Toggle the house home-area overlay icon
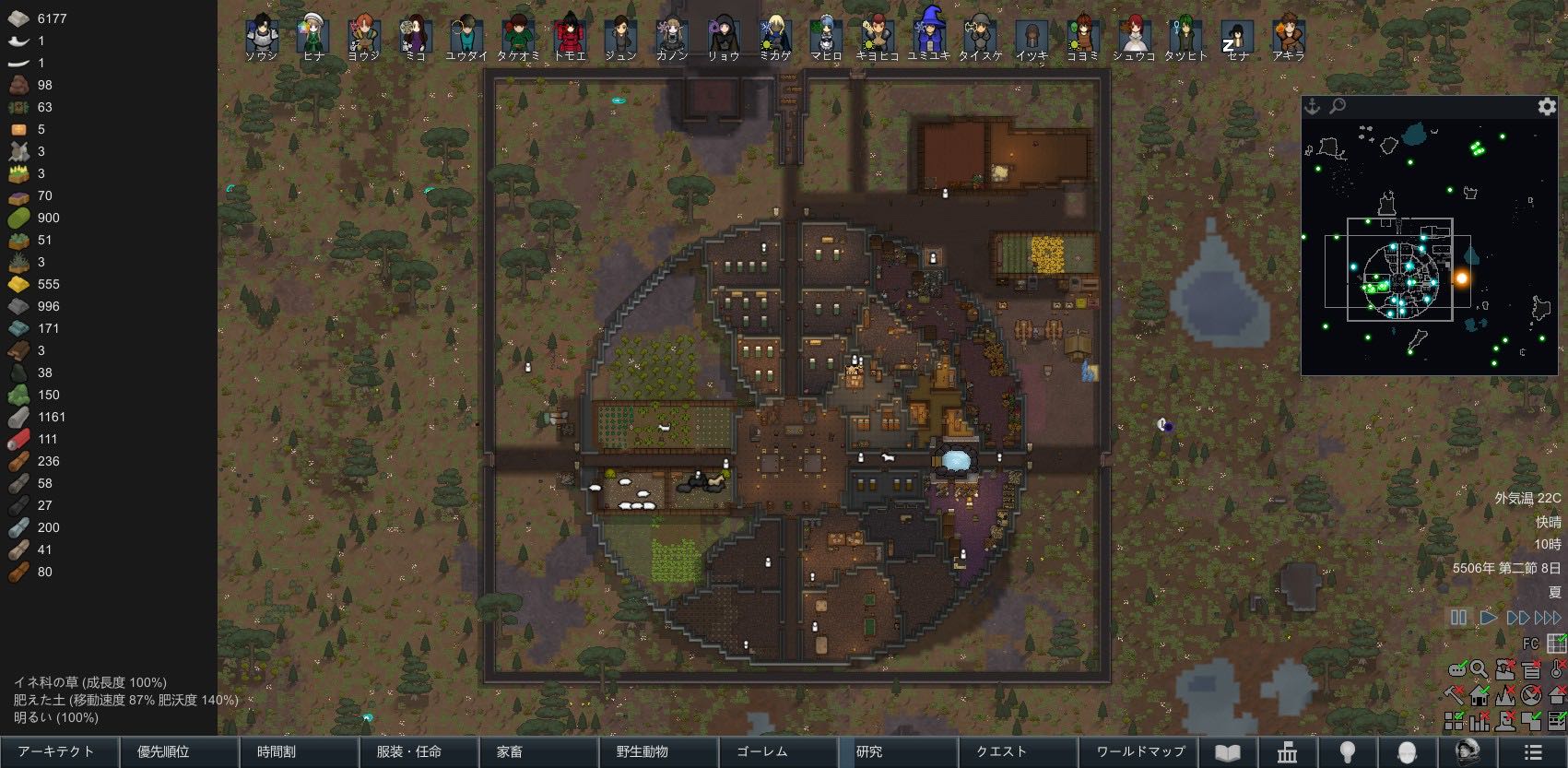 [1480, 695]
